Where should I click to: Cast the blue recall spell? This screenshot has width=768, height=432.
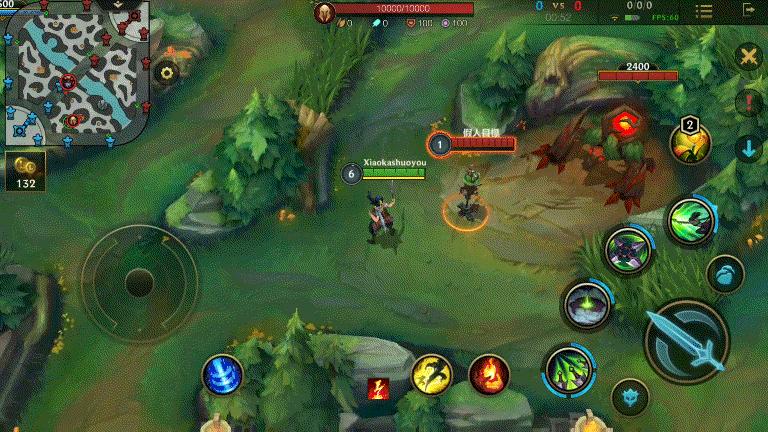222,374
